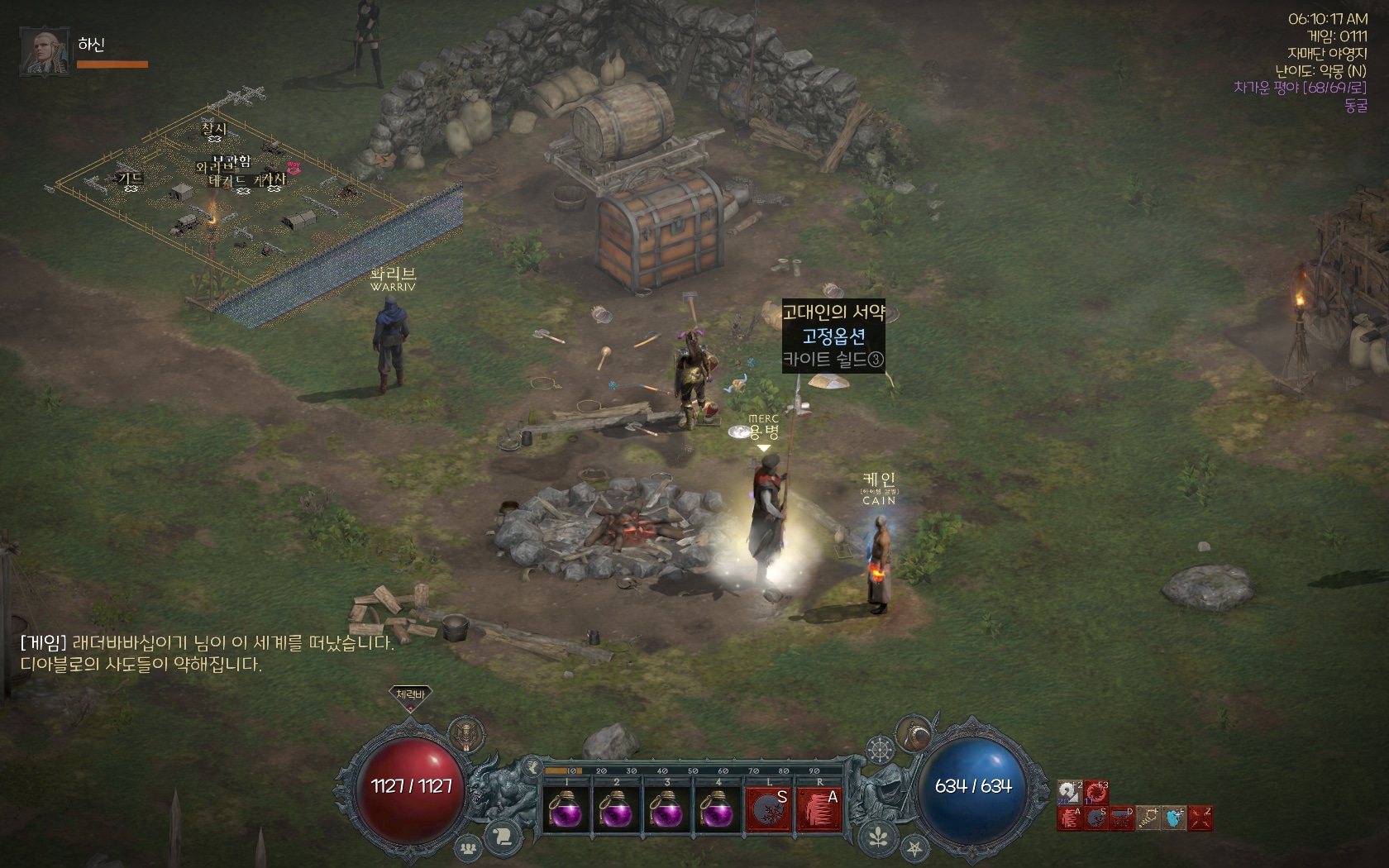Select the left-click skill marked S

(769, 809)
